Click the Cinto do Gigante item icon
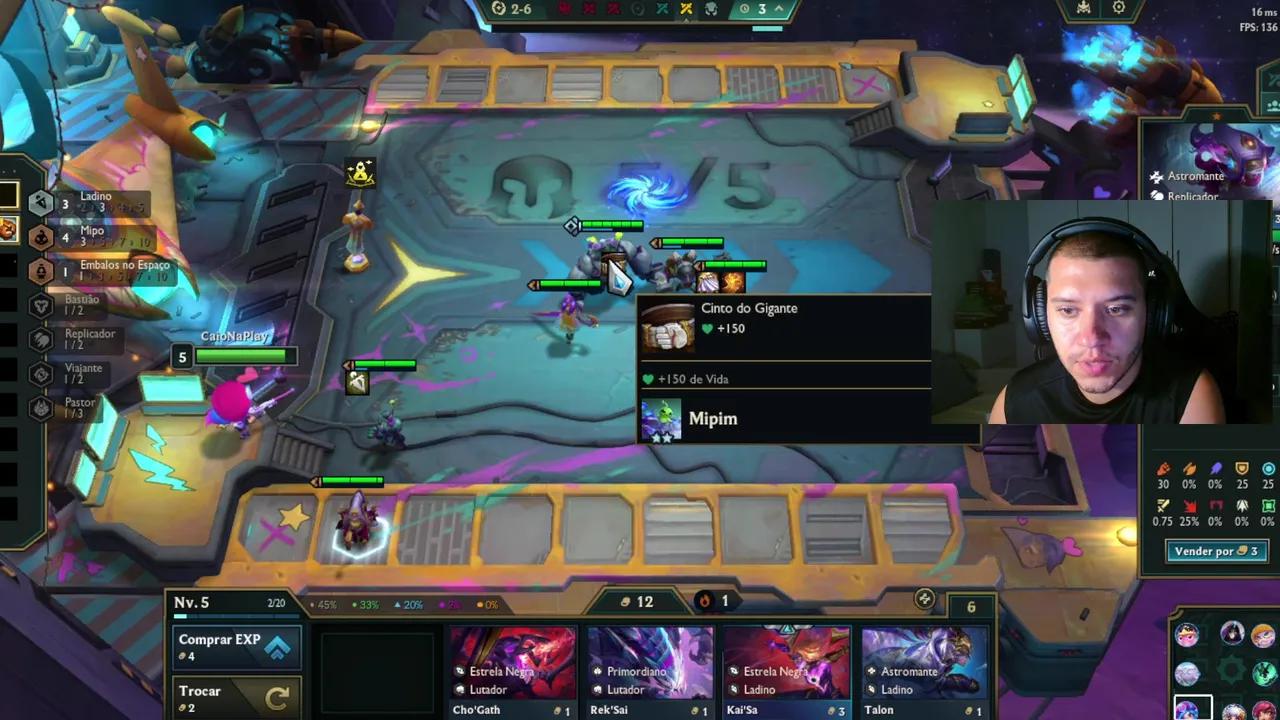Image resolution: width=1280 pixels, height=720 pixels. click(x=668, y=328)
